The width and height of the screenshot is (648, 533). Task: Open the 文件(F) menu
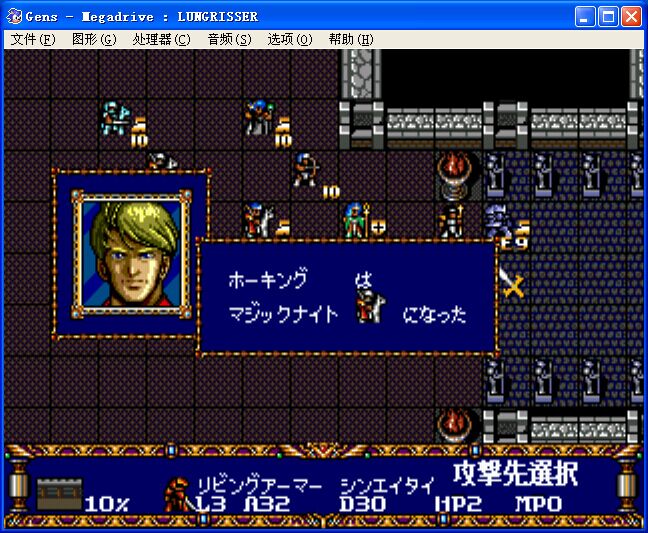(x=33, y=40)
